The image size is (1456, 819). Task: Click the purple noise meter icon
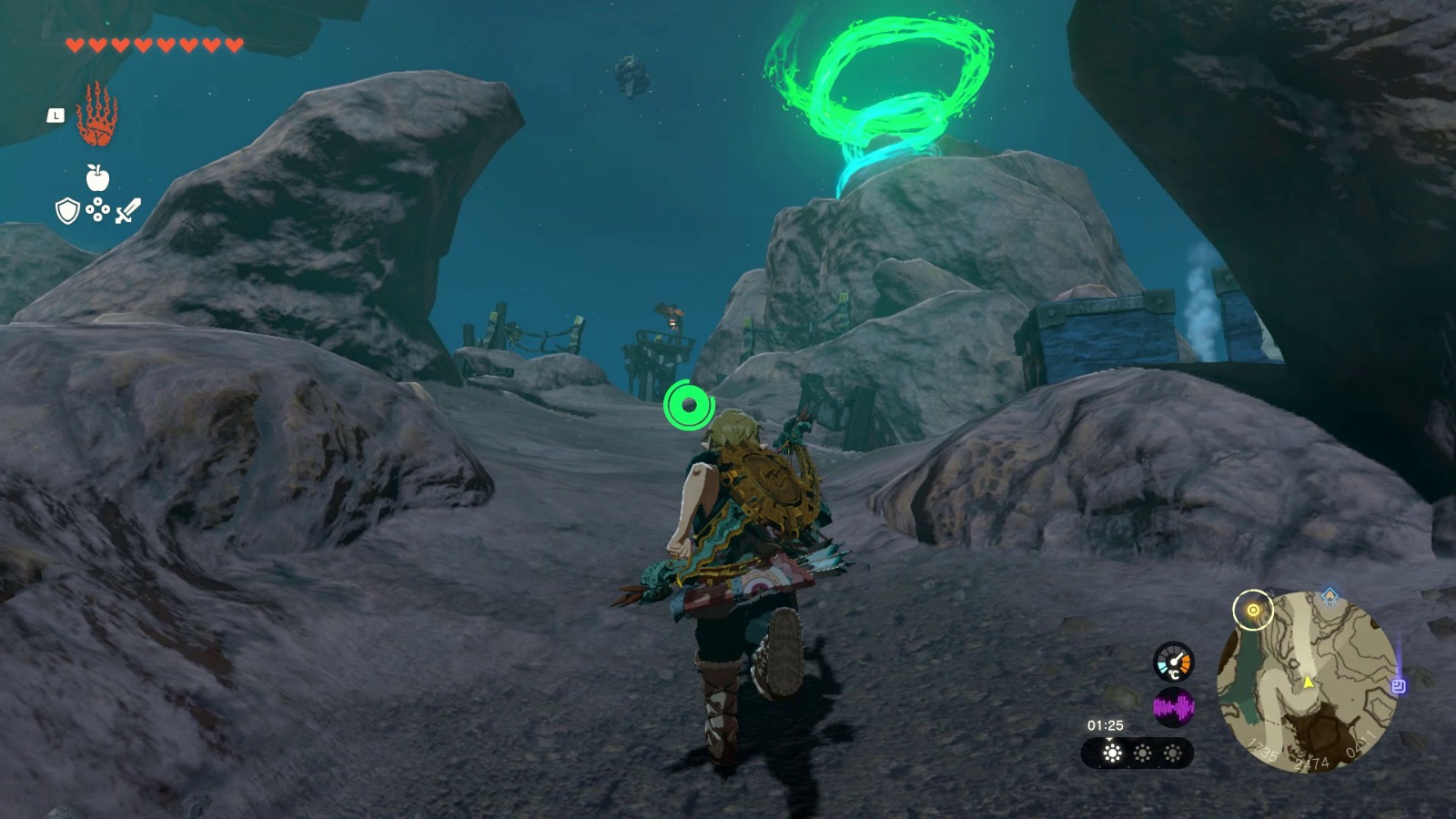1174,707
